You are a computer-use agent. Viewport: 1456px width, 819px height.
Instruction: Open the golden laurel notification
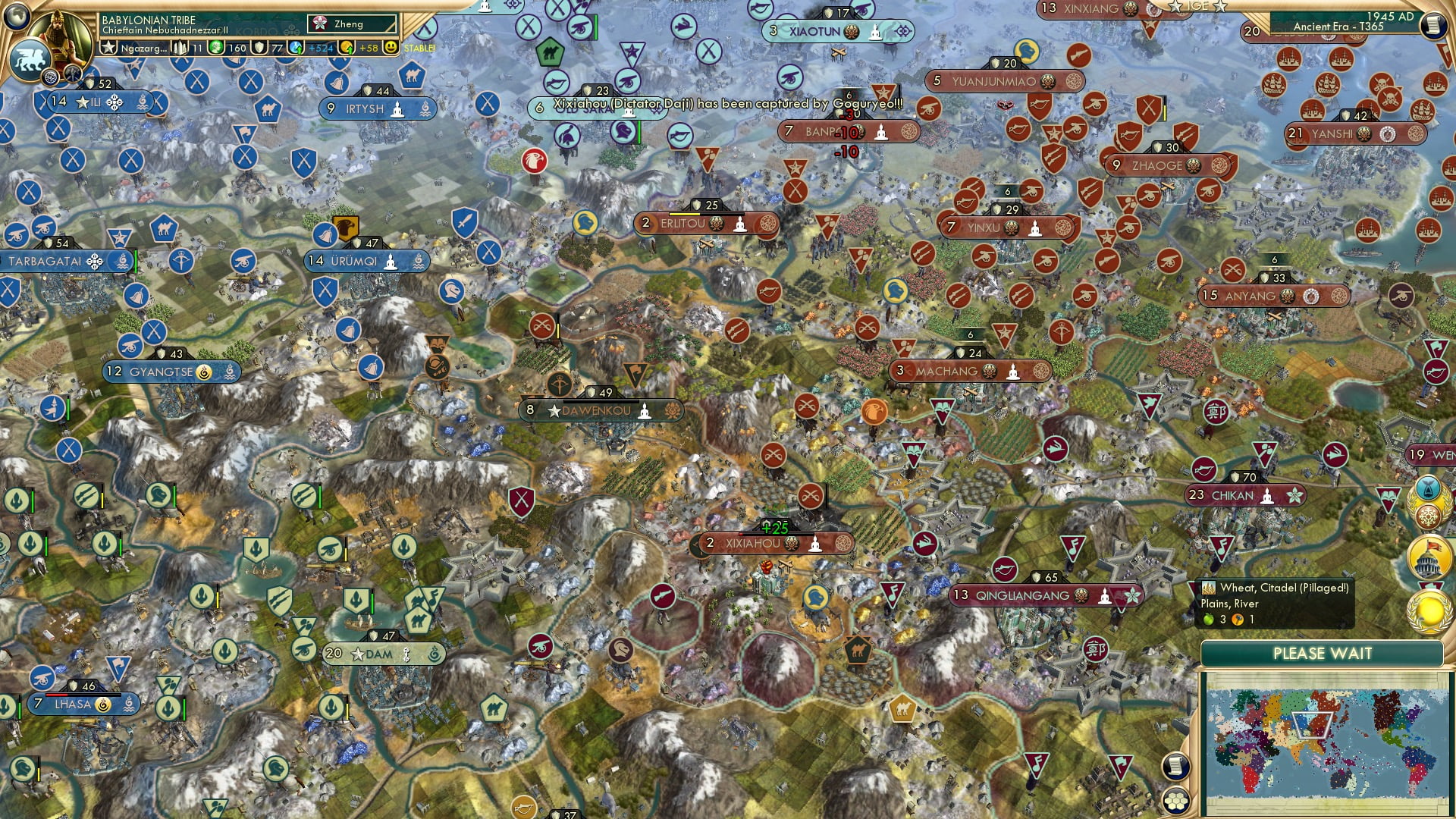pos(1429,611)
